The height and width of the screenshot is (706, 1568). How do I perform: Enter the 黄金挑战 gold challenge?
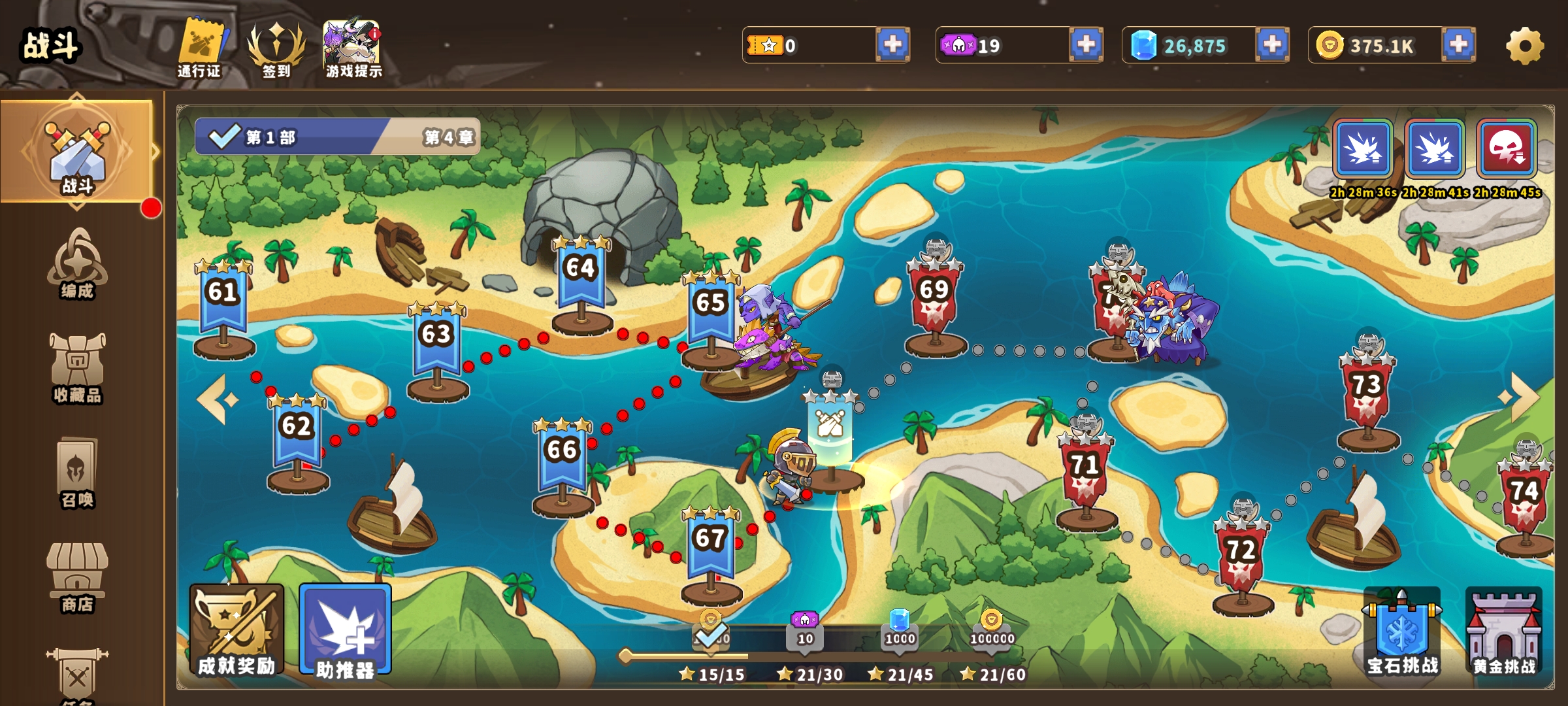coord(1504,631)
